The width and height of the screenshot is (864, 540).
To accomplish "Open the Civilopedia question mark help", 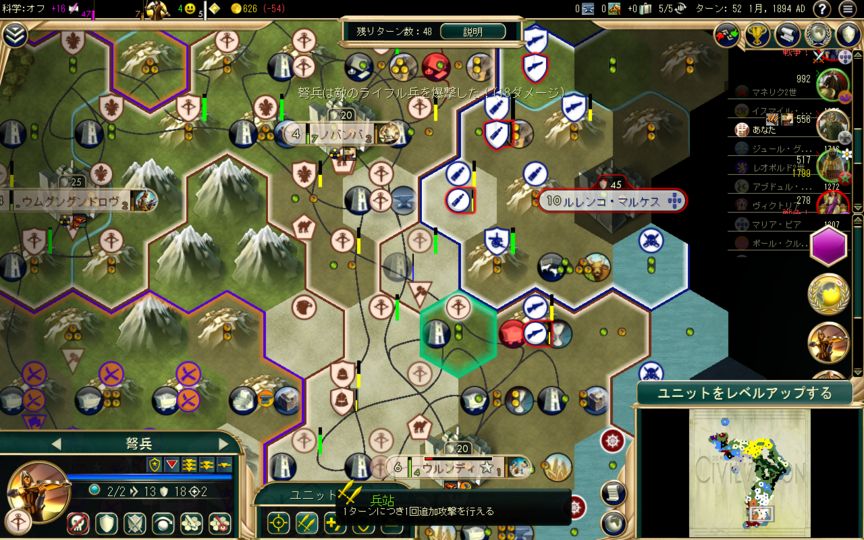I will point(822,9).
